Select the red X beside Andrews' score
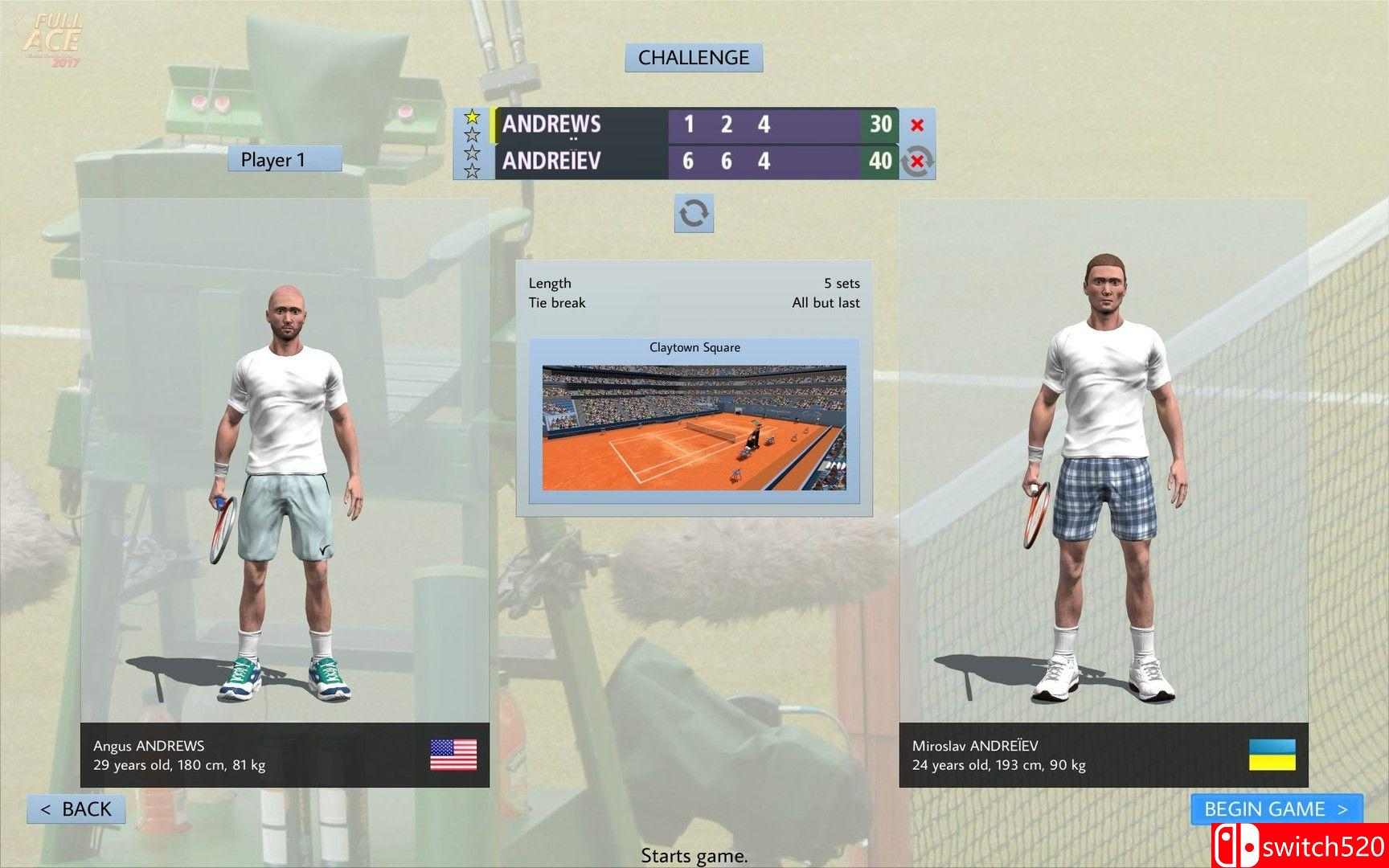1389x868 pixels. pos(916,125)
